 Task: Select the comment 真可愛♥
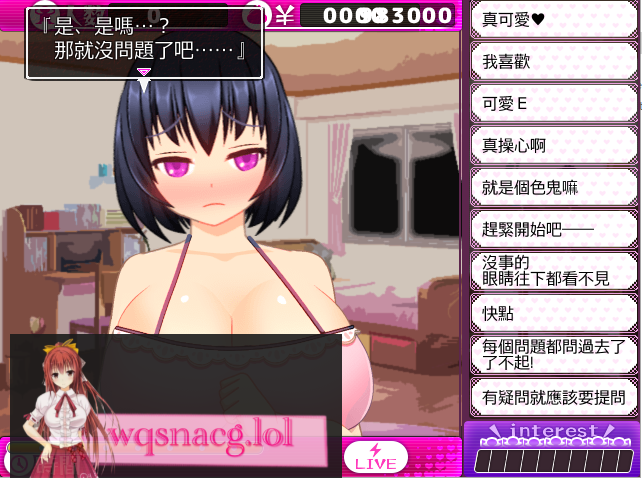coord(553,20)
